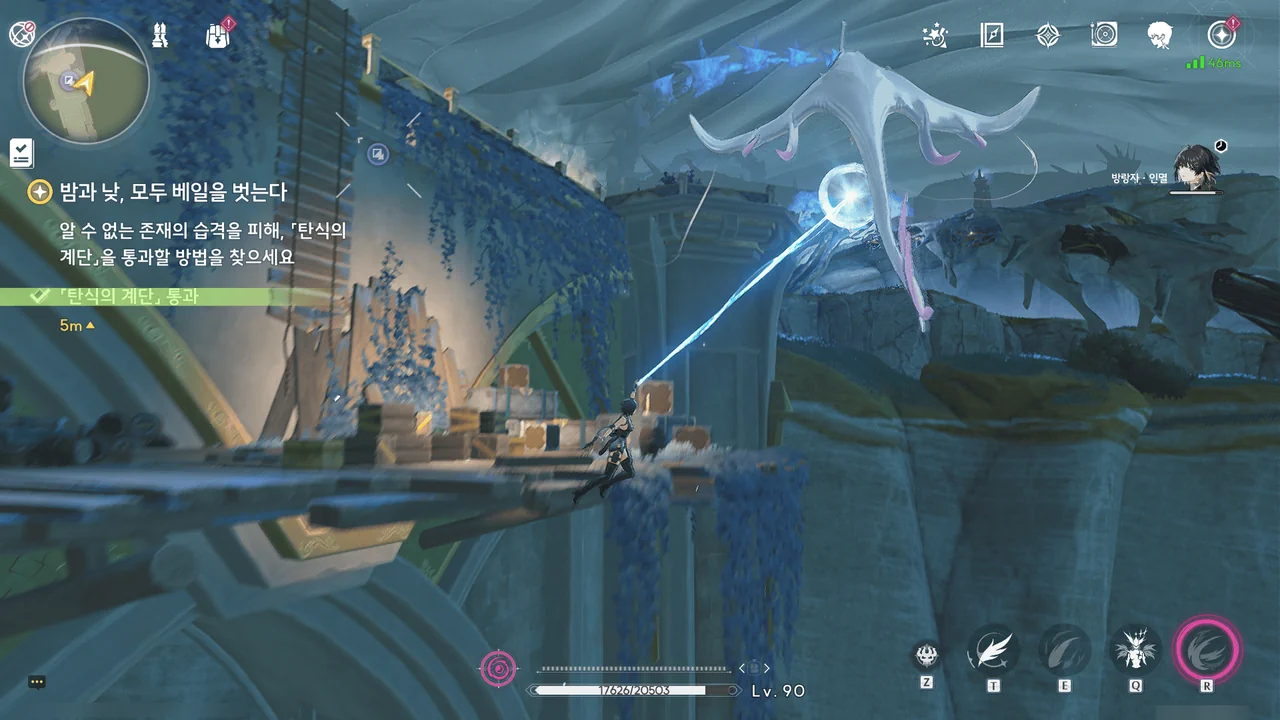Open the compass guidebook icon
Screen dimensions: 1280x720
click(991, 36)
